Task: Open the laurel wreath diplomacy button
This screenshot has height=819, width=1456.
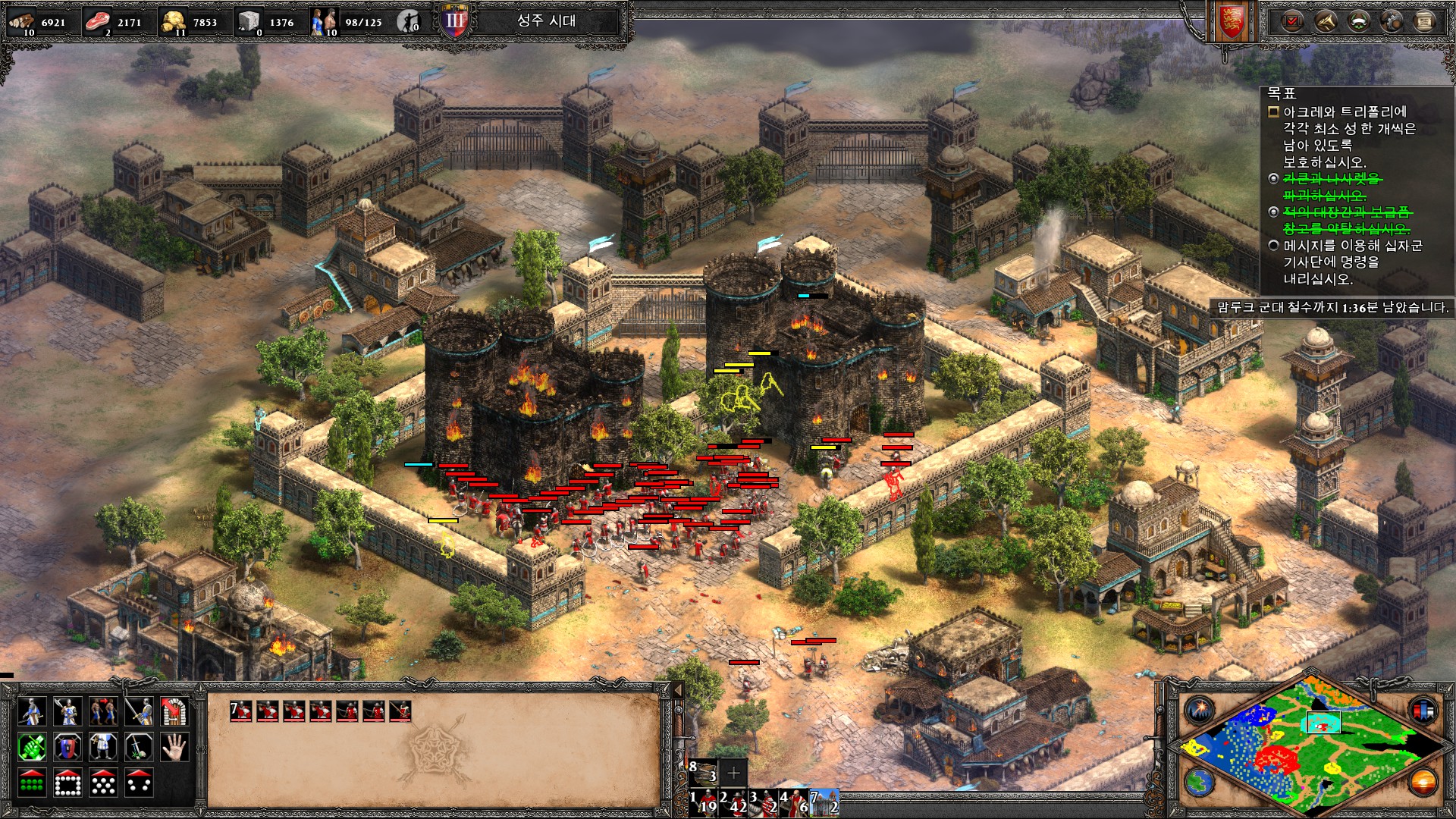Action: click(x=1358, y=21)
